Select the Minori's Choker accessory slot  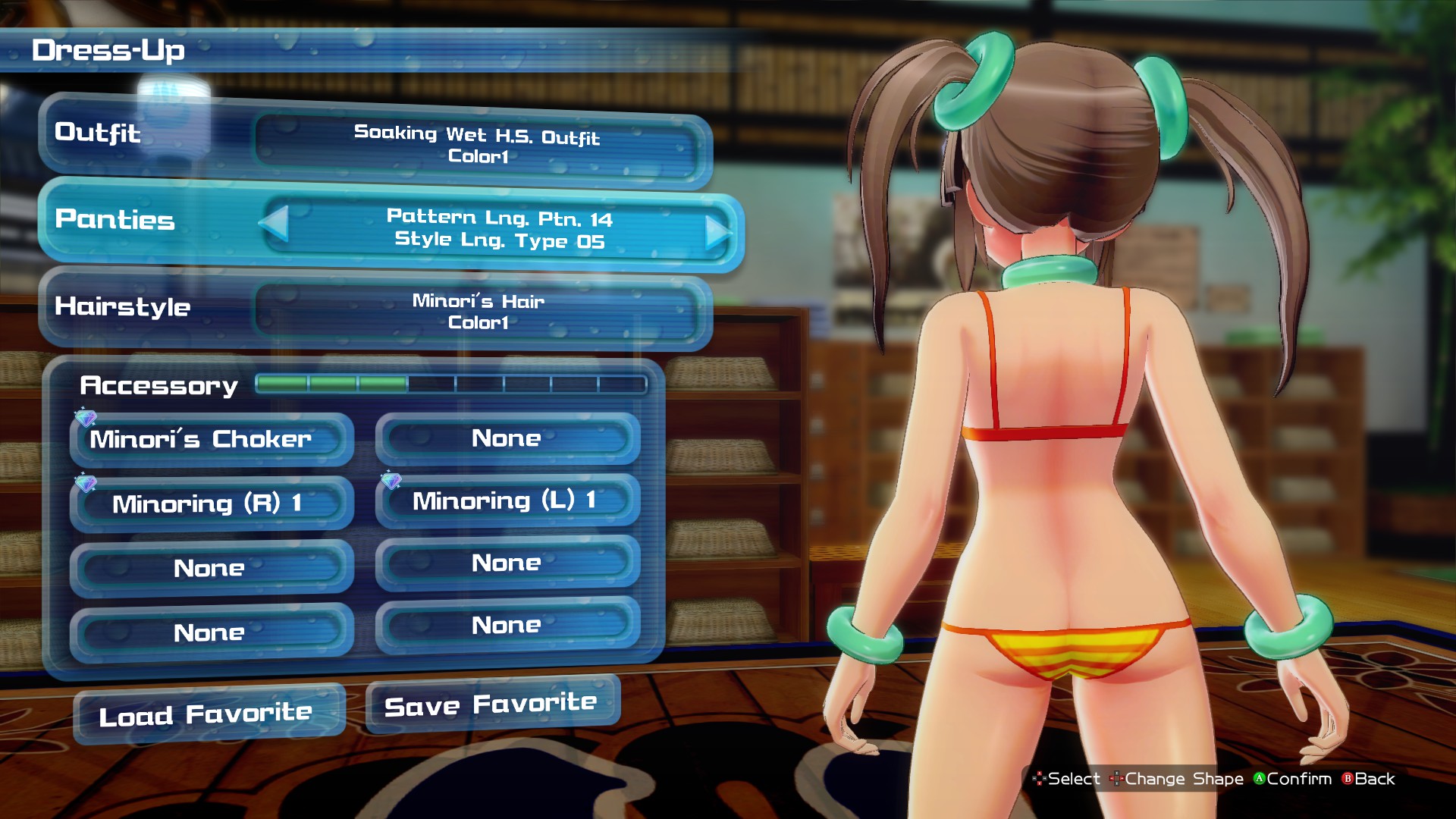[x=211, y=439]
